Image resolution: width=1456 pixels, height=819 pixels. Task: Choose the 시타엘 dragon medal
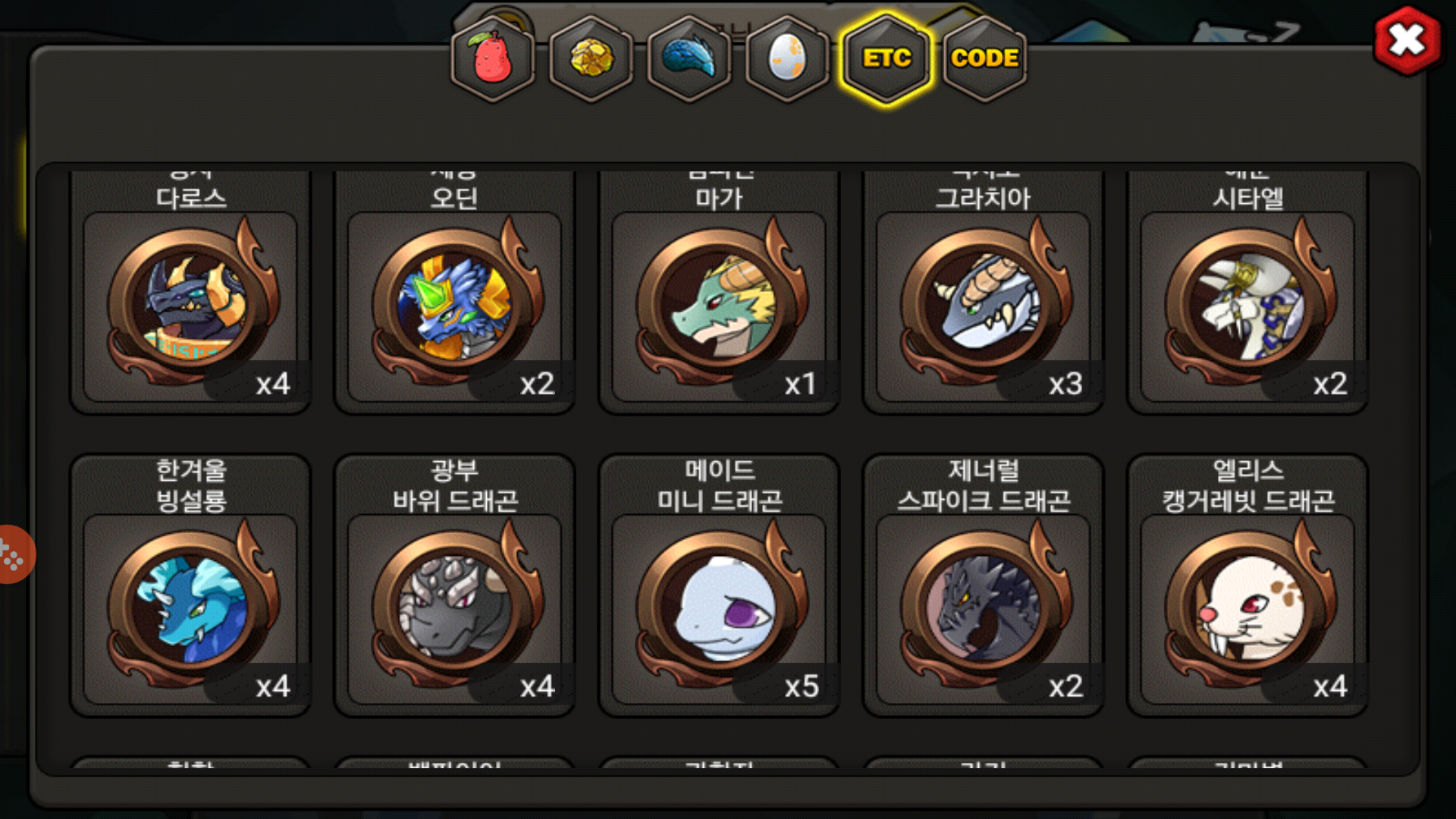(1247, 303)
